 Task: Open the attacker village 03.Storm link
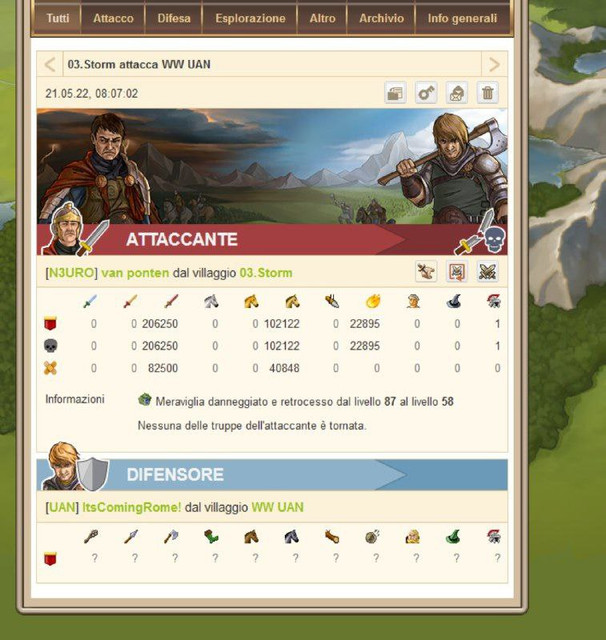[266, 273]
